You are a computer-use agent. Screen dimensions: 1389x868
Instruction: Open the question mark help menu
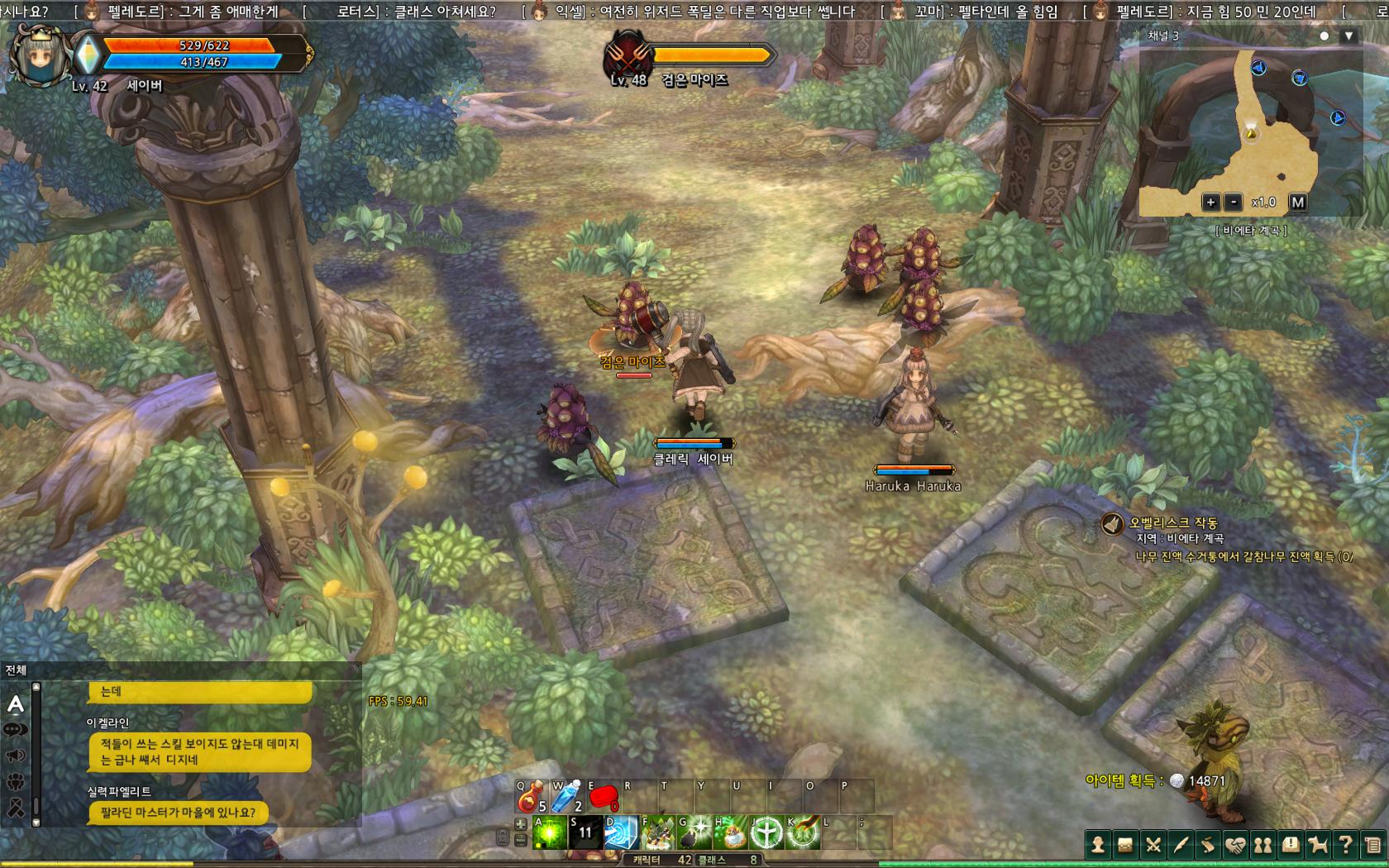coord(1345,845)
